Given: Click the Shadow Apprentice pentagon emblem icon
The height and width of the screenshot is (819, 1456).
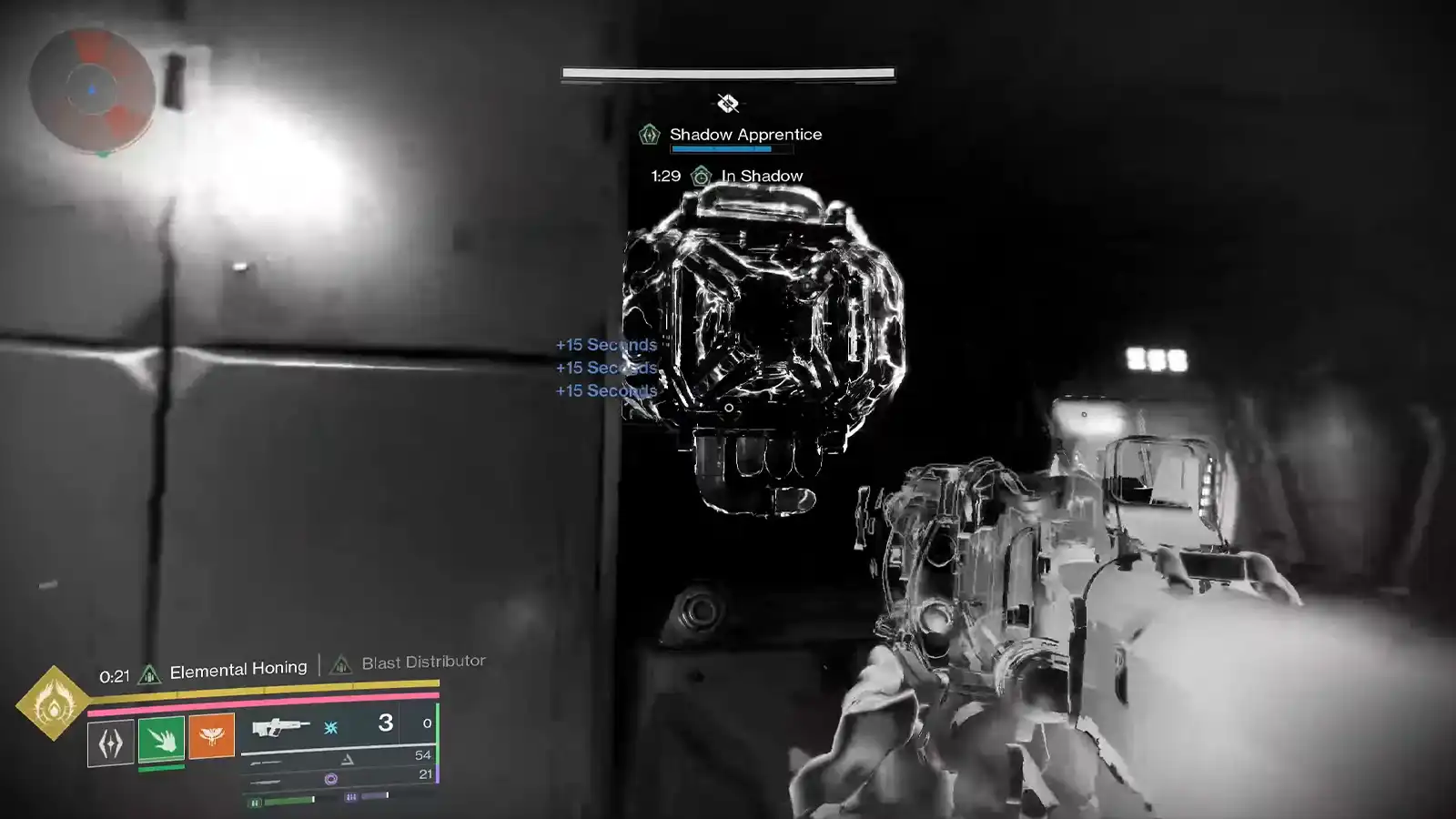Looking at the screenshot, I should pyautogui.click(x=650, y=135).
